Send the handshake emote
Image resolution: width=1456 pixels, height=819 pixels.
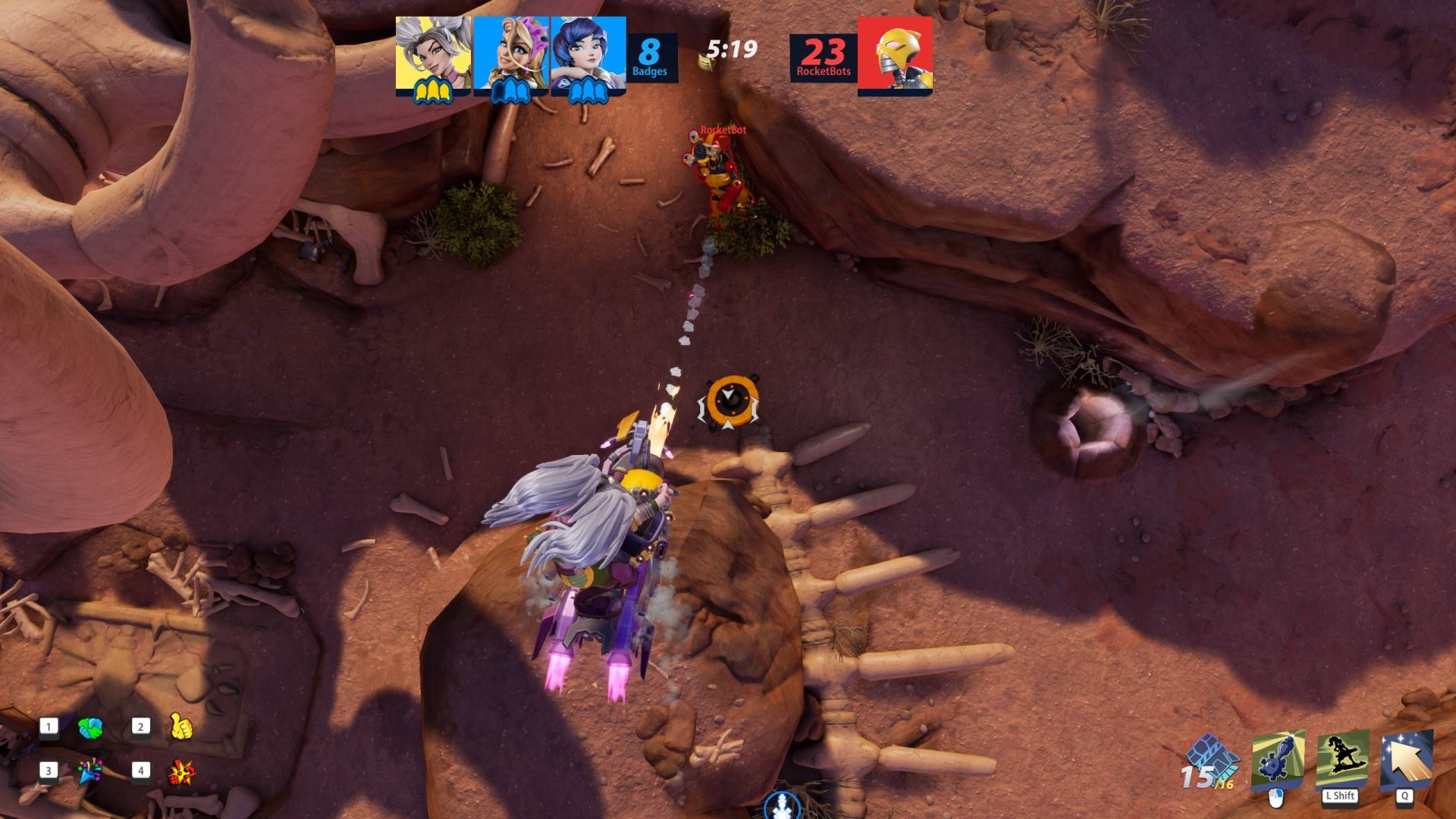90,729
